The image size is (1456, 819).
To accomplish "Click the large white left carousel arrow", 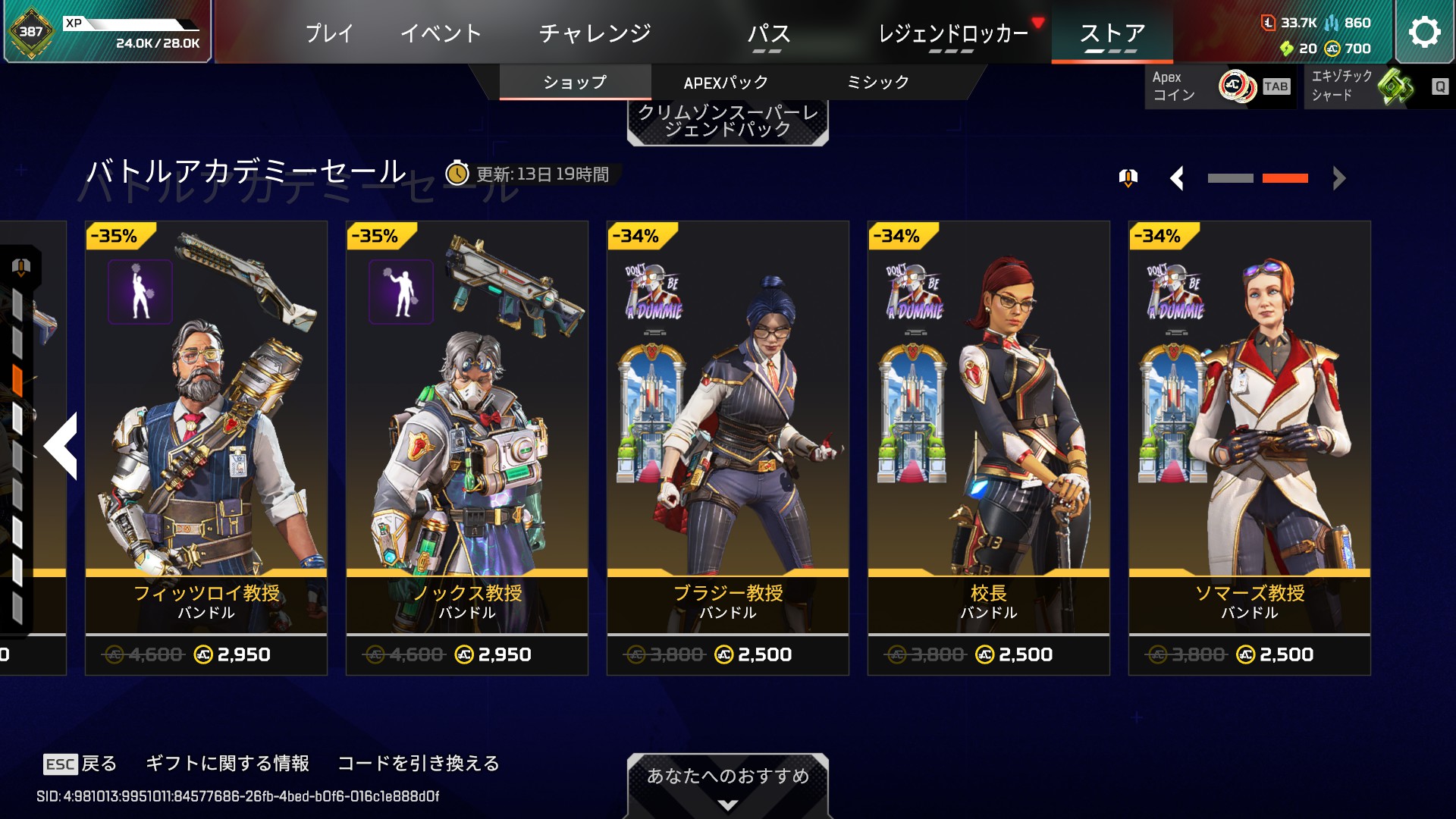I will (62, 446).
